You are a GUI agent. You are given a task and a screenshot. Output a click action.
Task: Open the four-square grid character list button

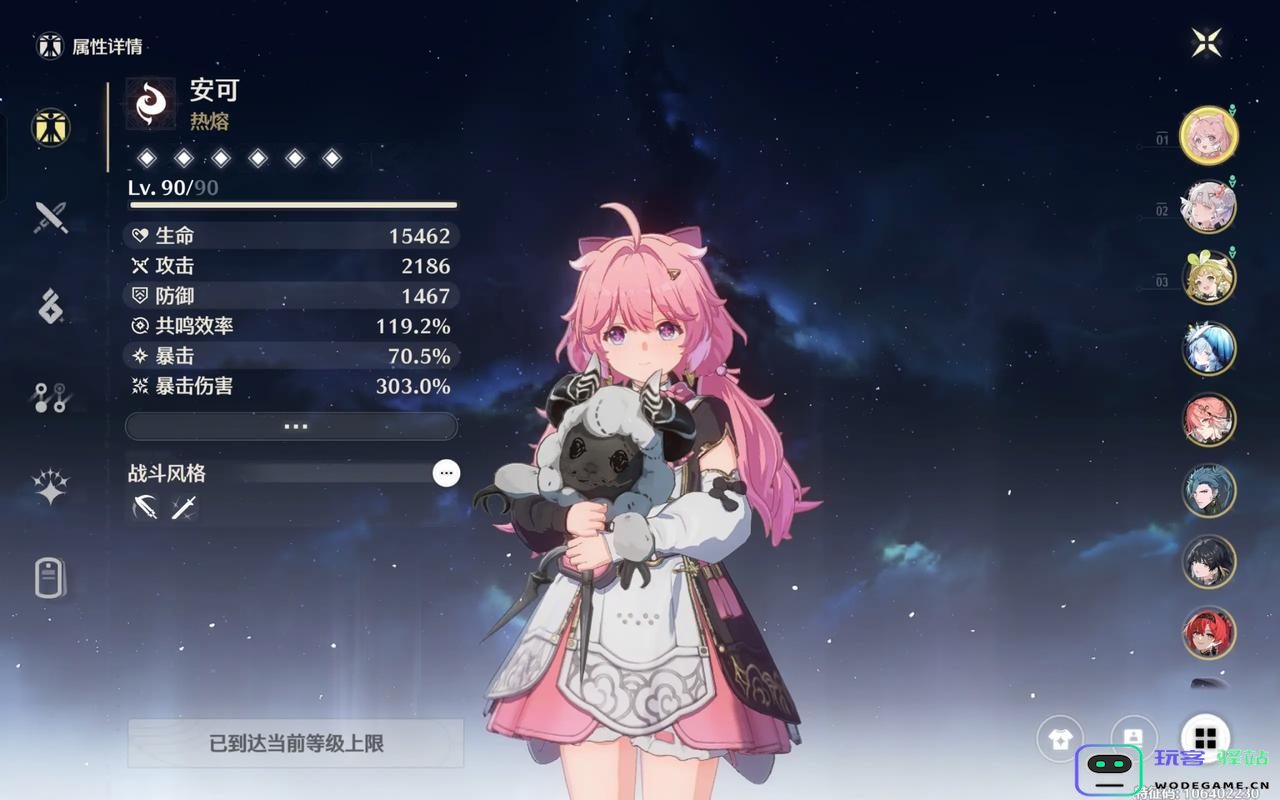pyautogui.click(x=1205, y=739)
